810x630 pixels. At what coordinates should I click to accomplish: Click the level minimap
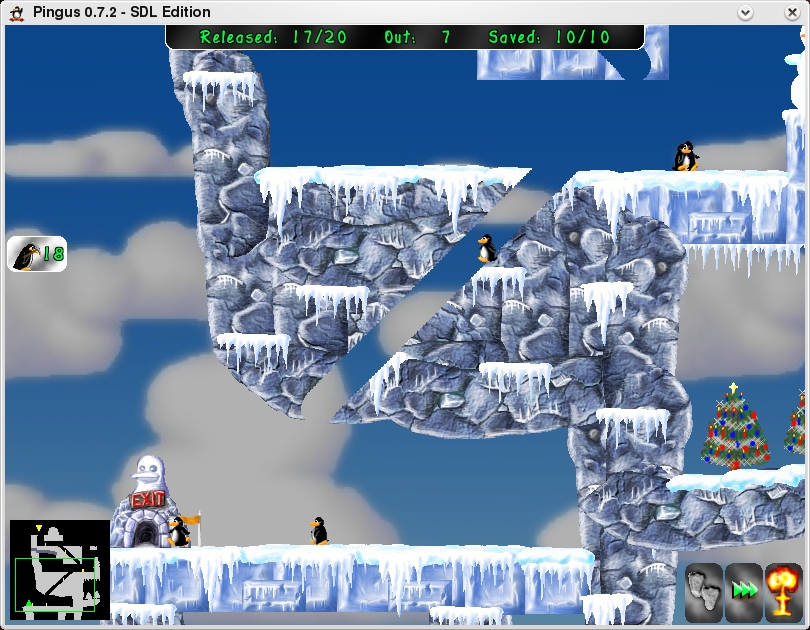pyautogui.click(x=59, y=566)
